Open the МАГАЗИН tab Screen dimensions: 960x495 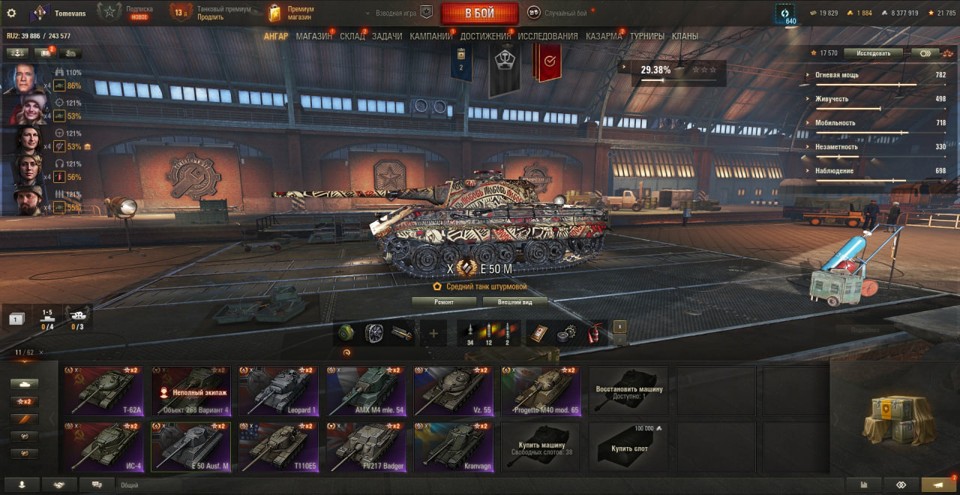point(314,36)
